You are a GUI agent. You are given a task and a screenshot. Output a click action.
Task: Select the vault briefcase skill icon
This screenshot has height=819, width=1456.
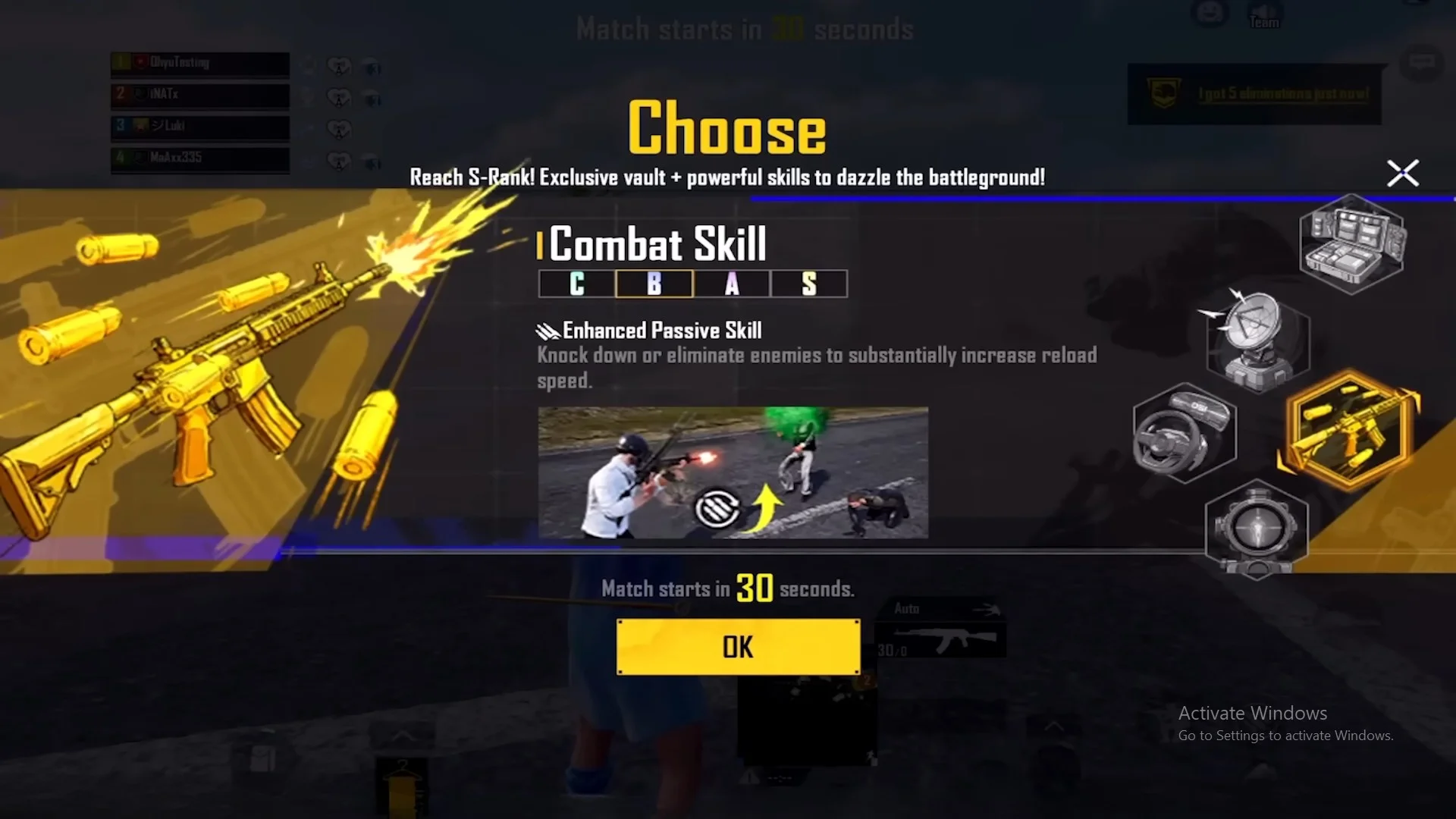point(1354,243)
